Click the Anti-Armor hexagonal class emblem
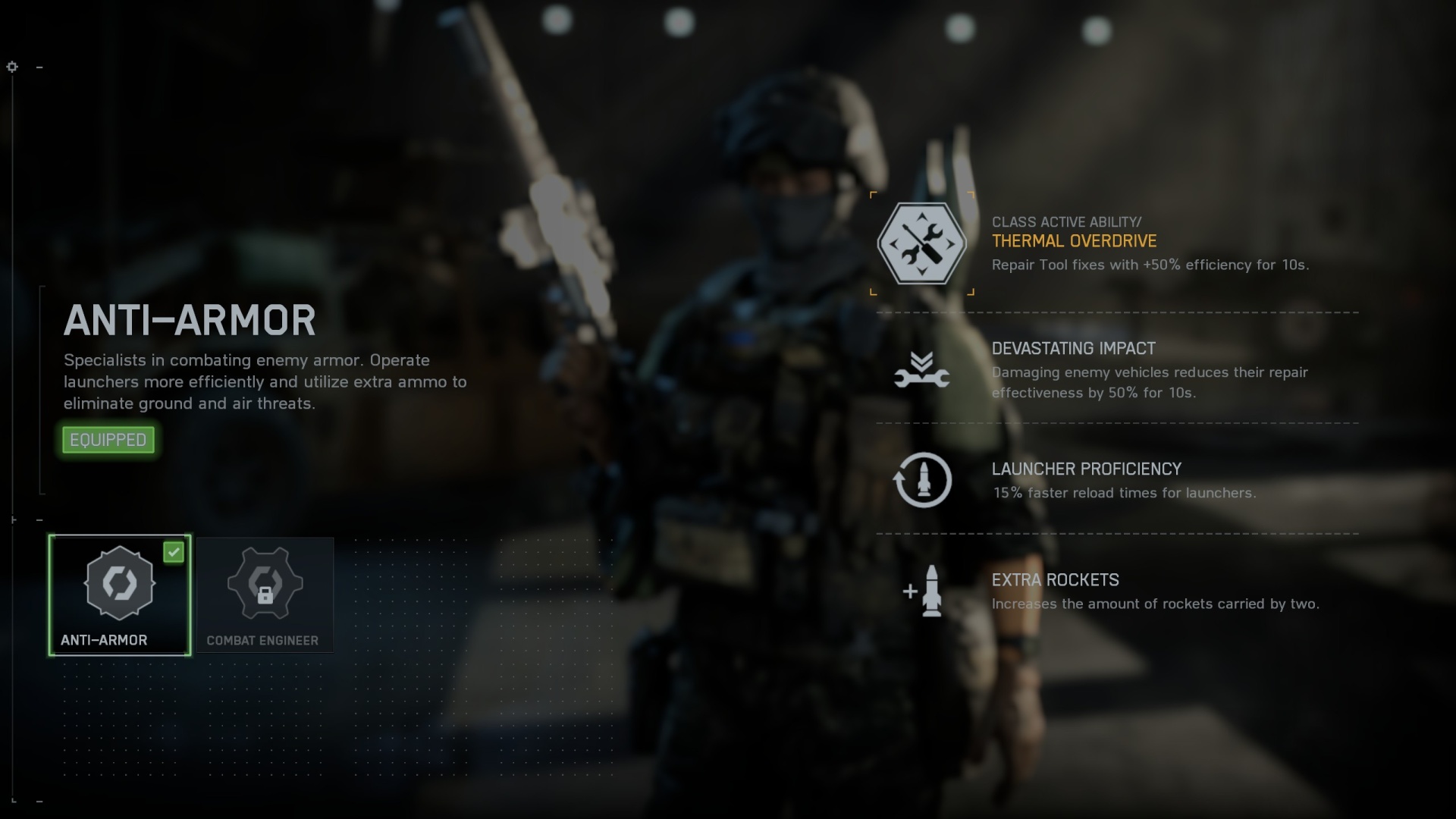Image resolution: width=1456 pixels, height=819 pixels. click(x=118, y=584)
